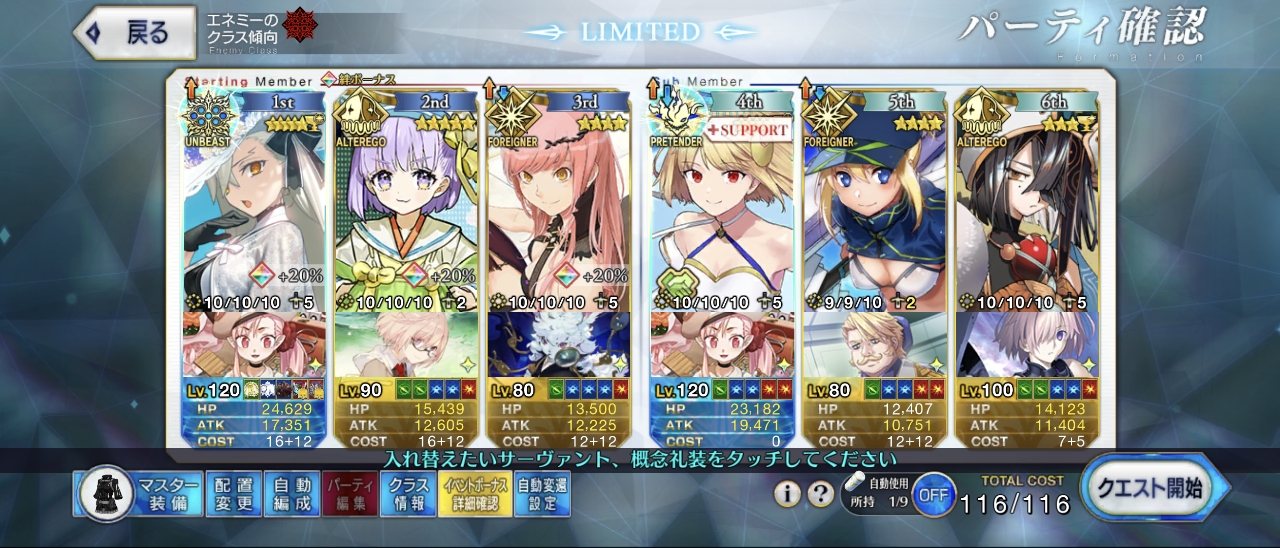Tap the enemy class tendency red icon
Screen dimensions: 1280x548
point(297,26)
